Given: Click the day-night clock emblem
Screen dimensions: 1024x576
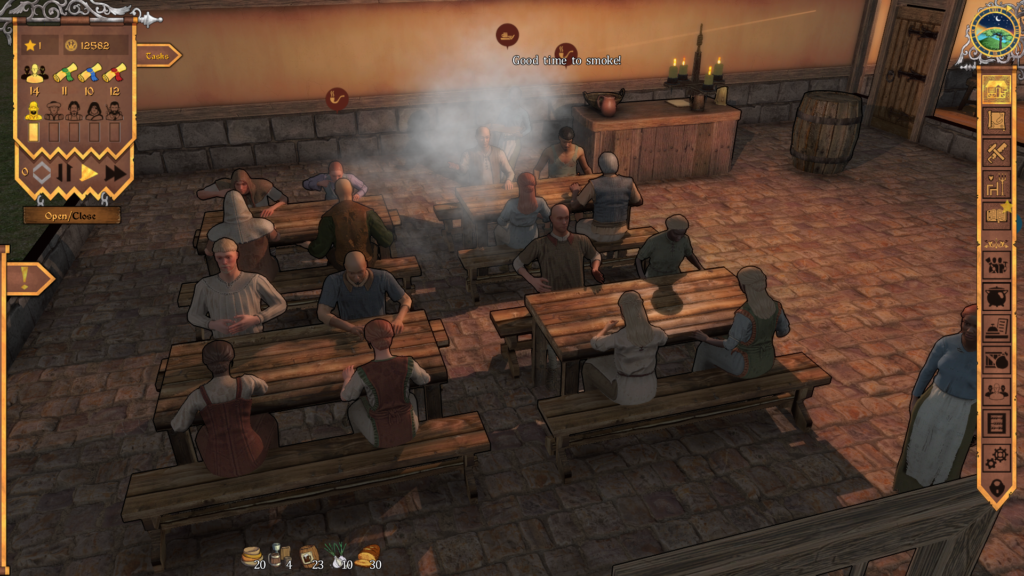Looking at the screenshot, I should coord(995,32).
